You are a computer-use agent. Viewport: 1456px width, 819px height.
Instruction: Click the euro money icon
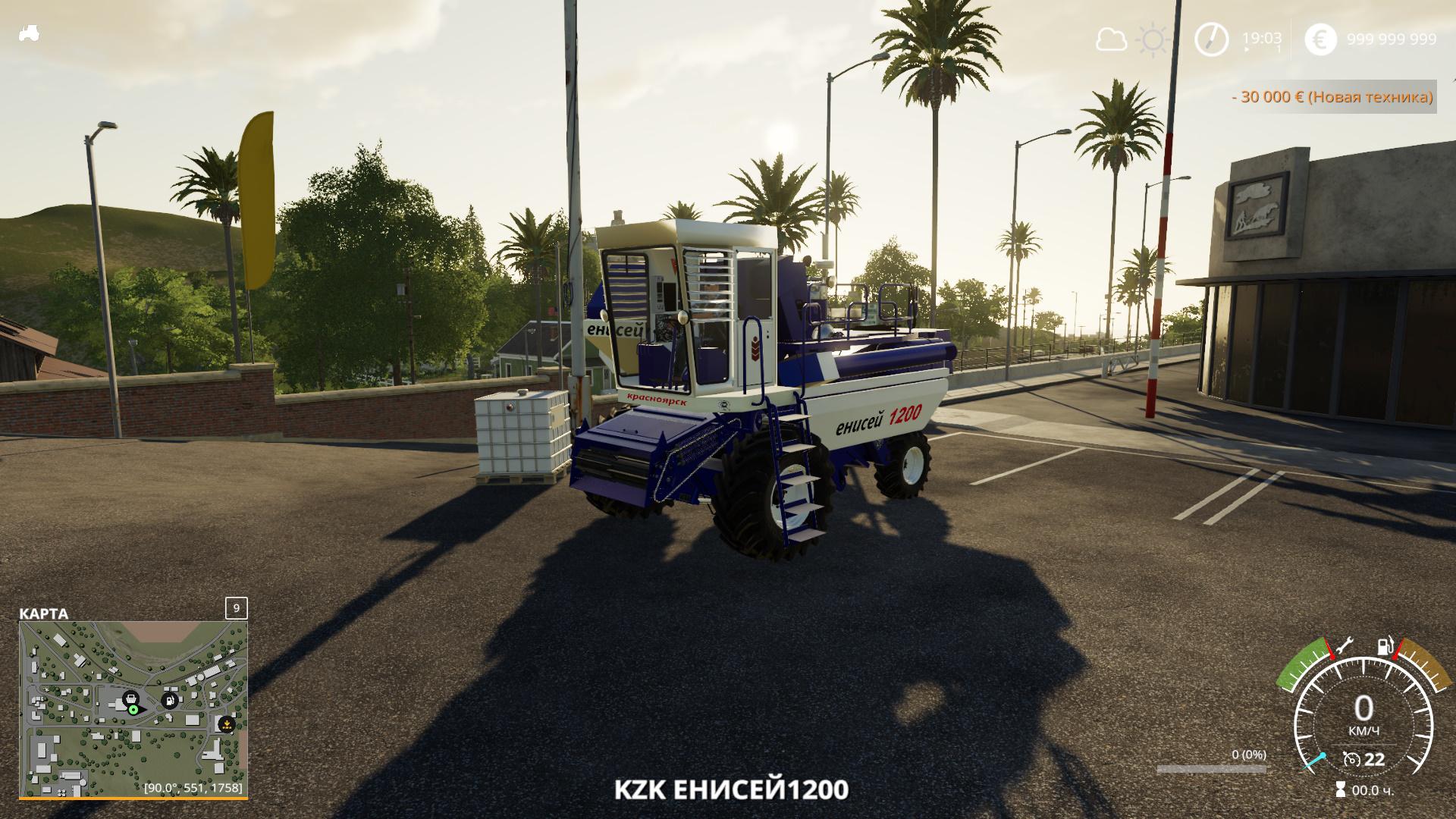click(x=1320, y=39)
